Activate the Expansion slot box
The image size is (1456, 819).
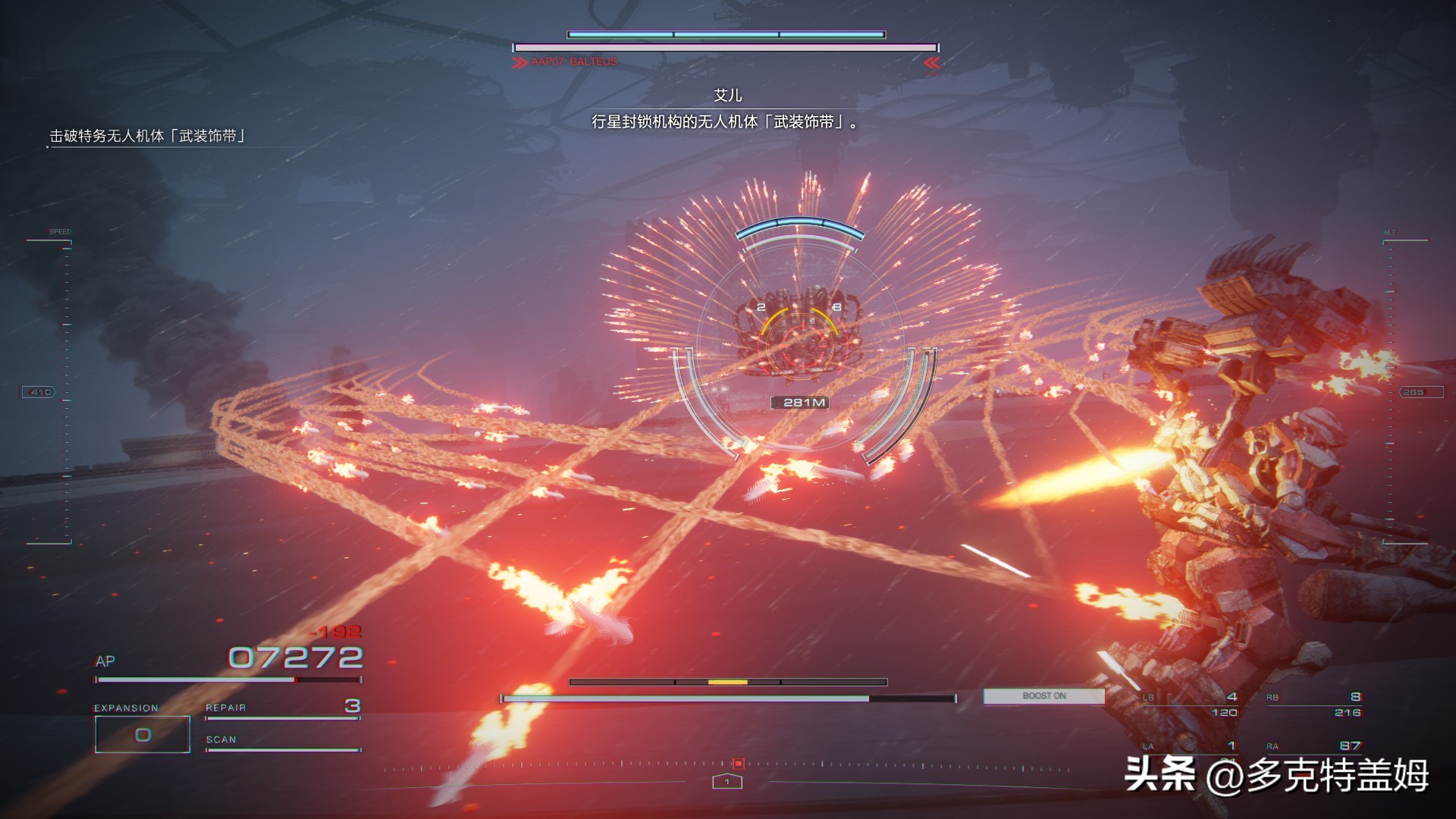tap(142, 734)
